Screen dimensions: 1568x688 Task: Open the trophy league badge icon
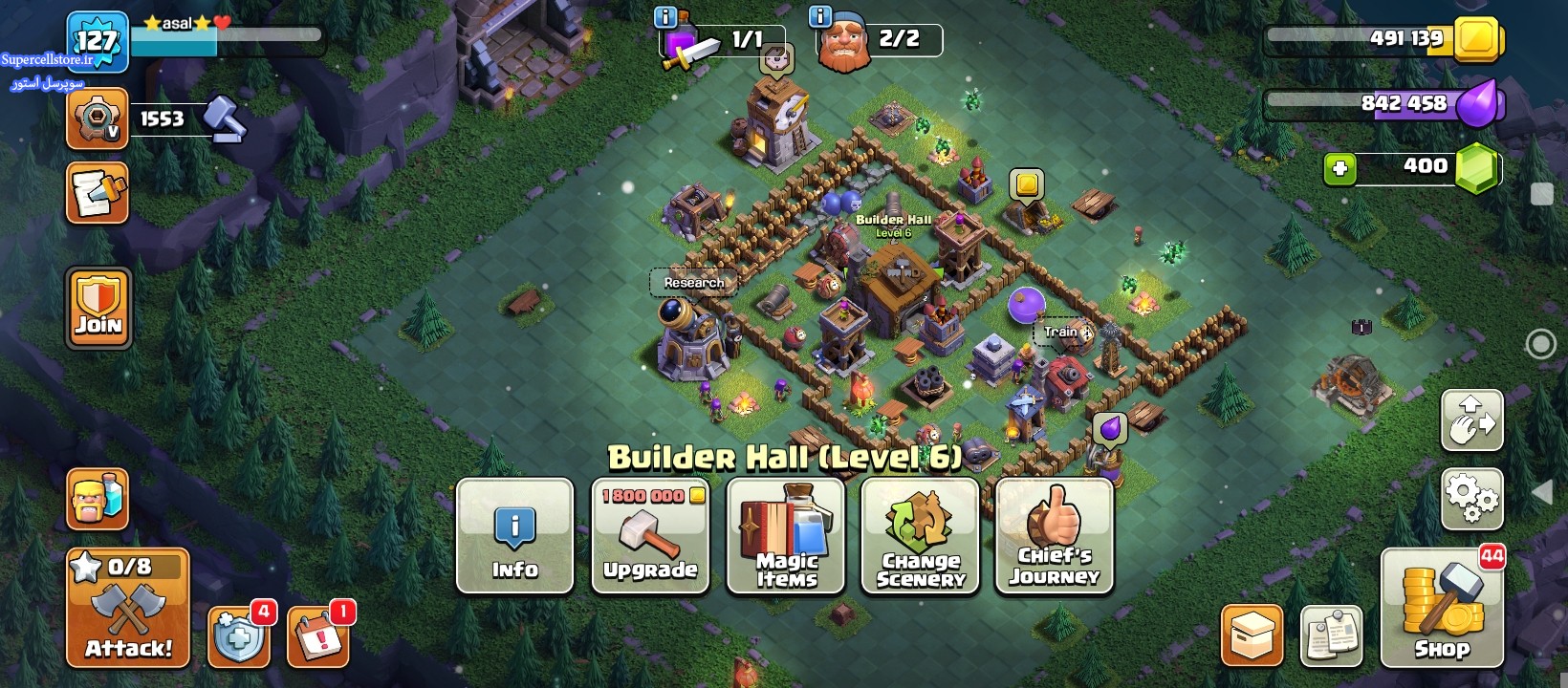(98, 118)
